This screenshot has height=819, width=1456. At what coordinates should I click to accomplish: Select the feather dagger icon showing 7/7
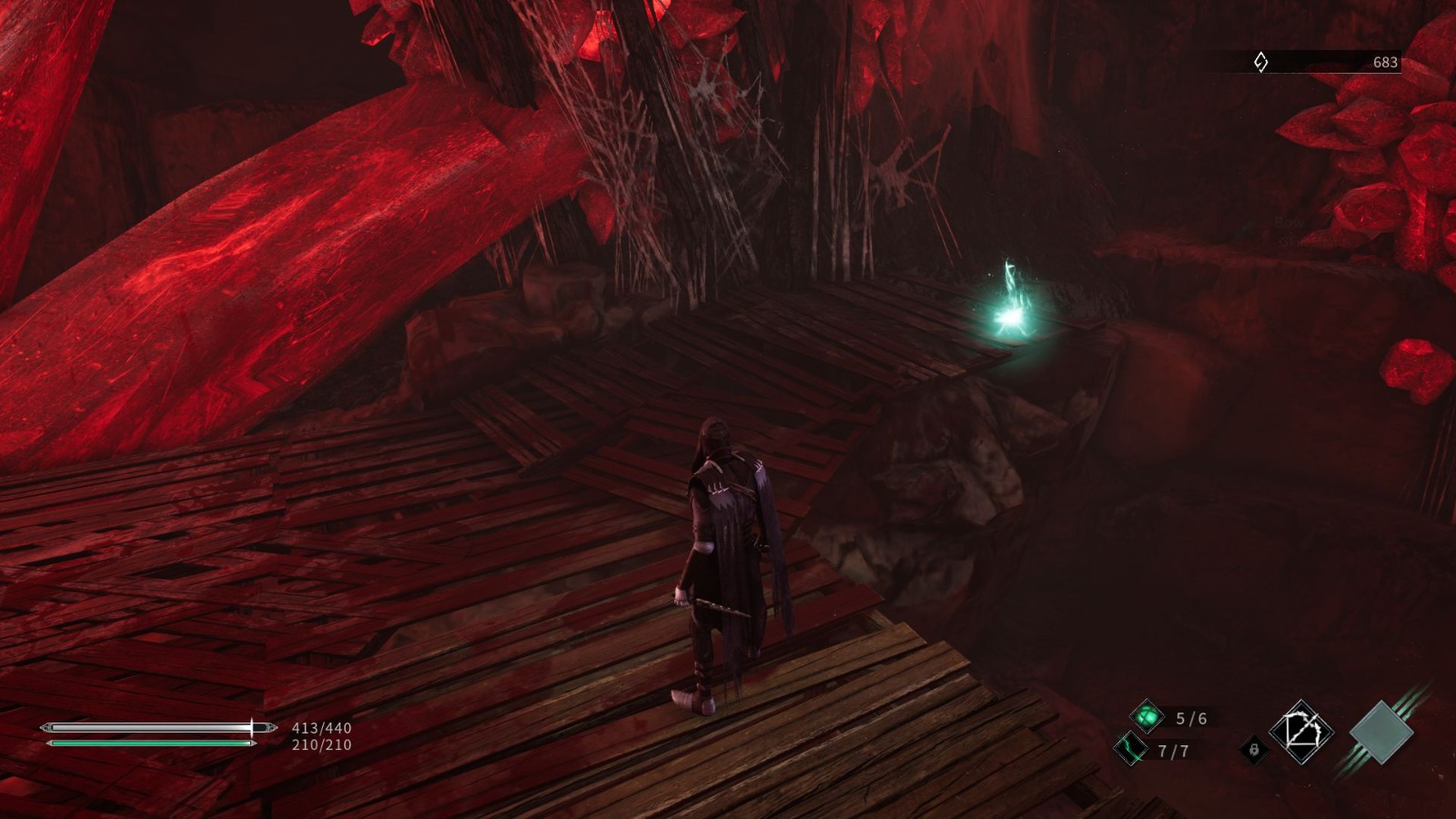(1131, 748)
